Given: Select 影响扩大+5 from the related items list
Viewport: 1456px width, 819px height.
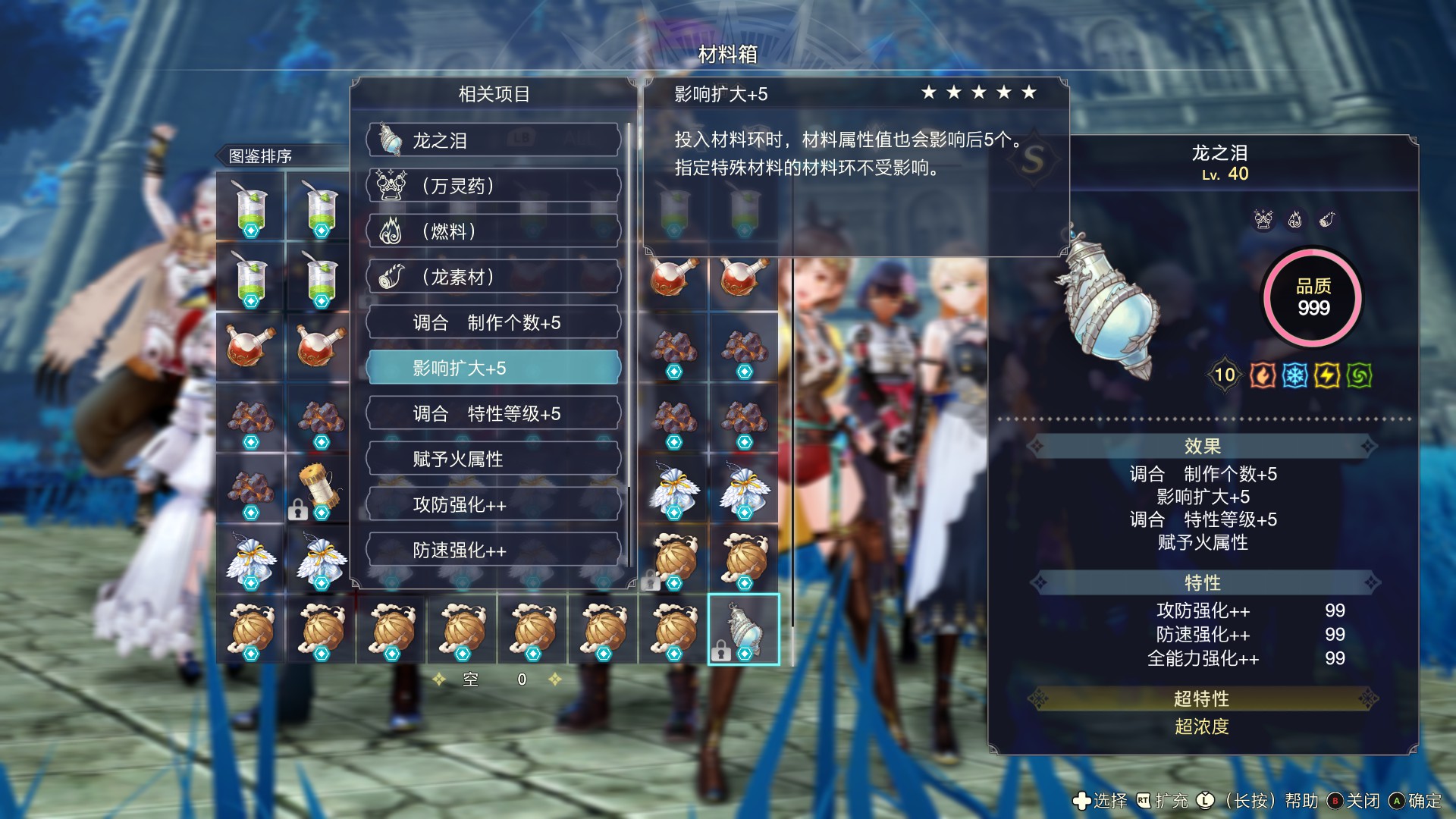Looking at the screenshot, I should click(x=494, y=367).
